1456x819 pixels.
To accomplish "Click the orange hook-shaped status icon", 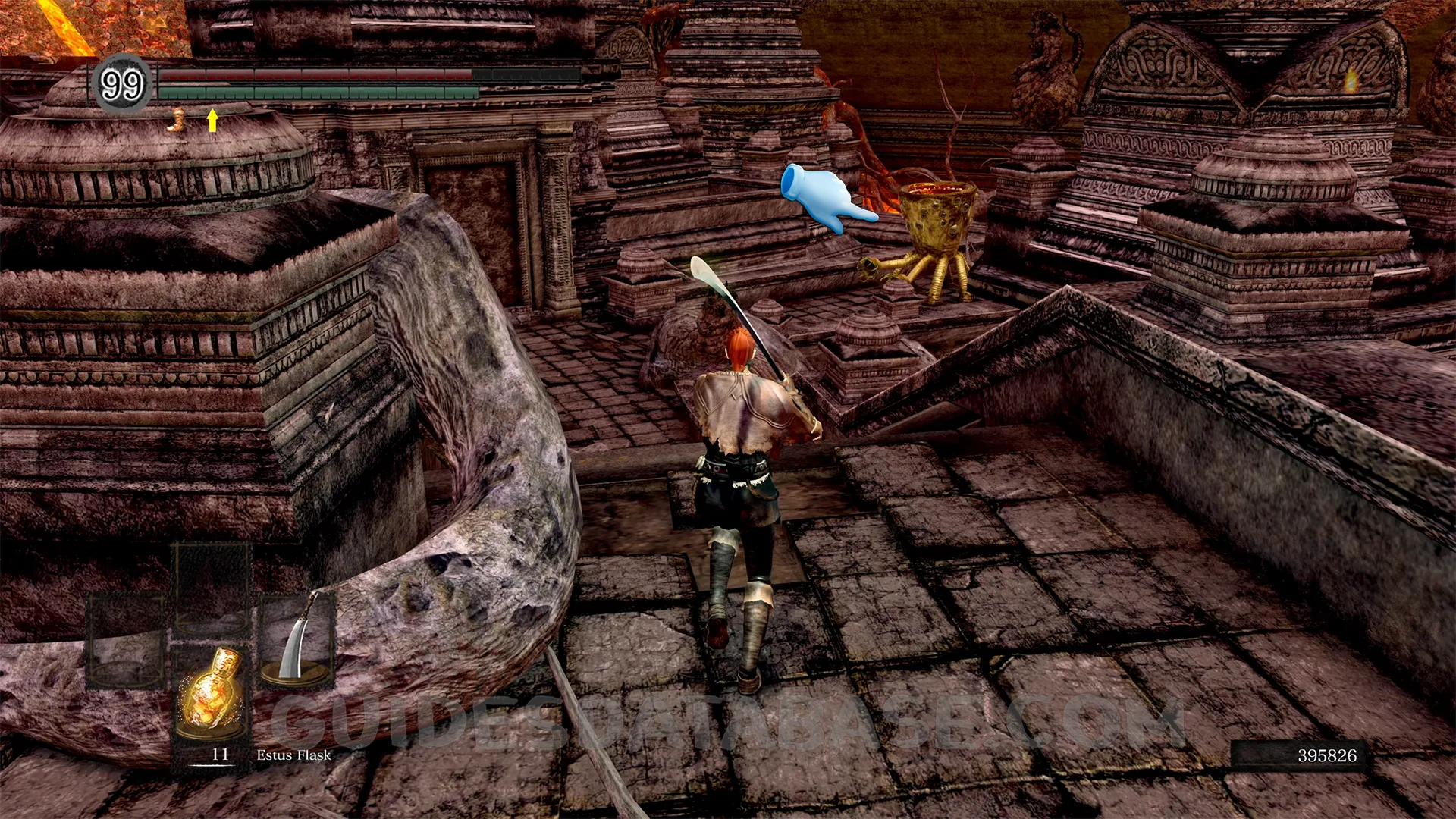I will 177,120.
